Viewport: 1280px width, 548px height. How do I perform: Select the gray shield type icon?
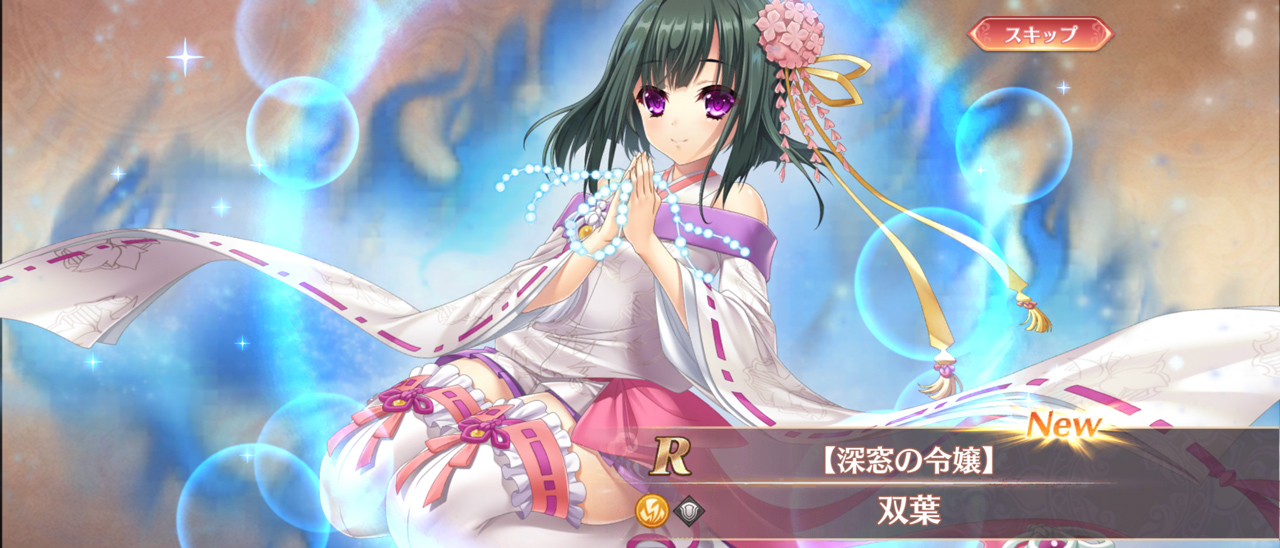[690, 510]
